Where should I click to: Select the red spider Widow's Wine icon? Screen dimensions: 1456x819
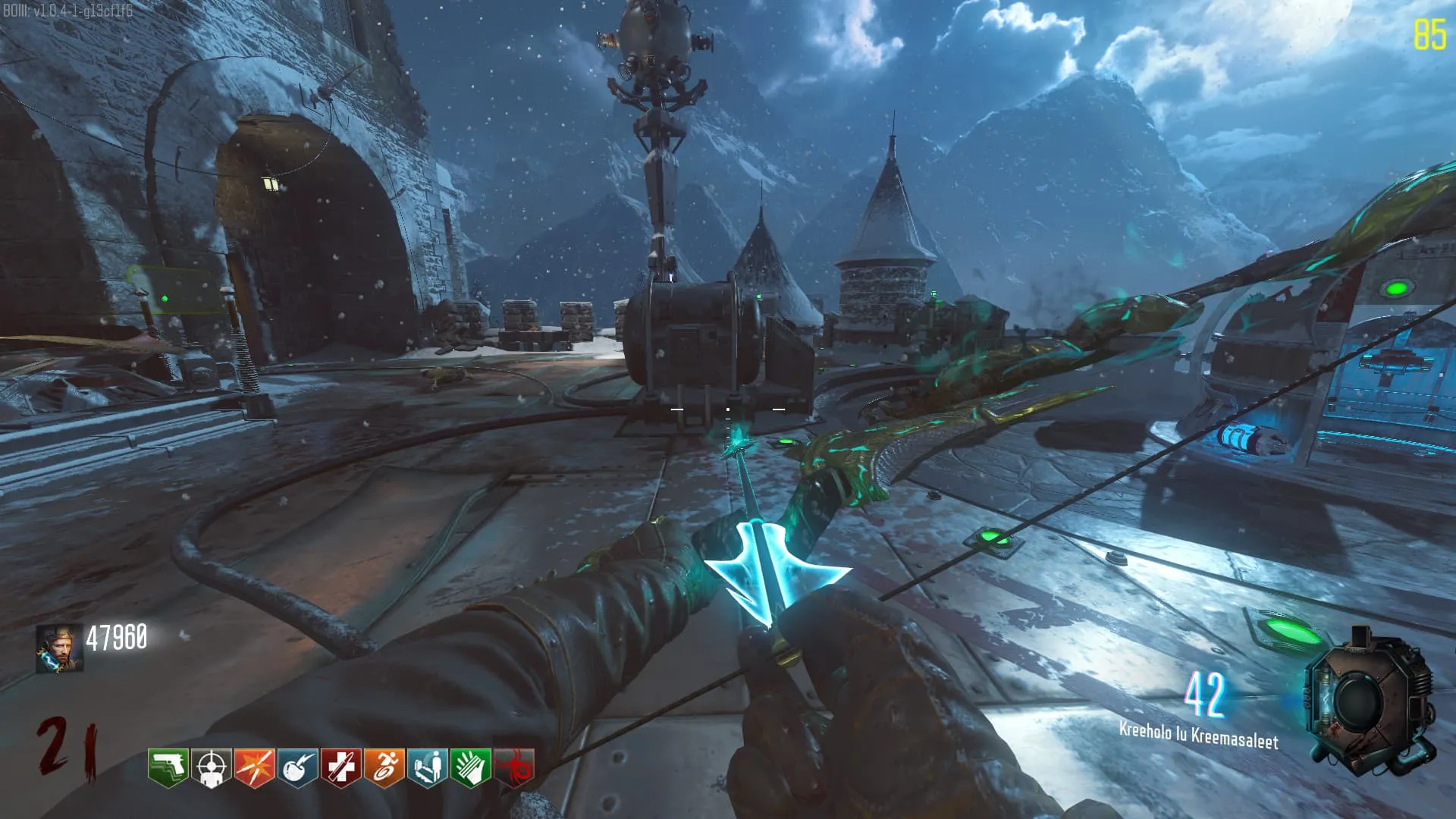click(514, 767)
